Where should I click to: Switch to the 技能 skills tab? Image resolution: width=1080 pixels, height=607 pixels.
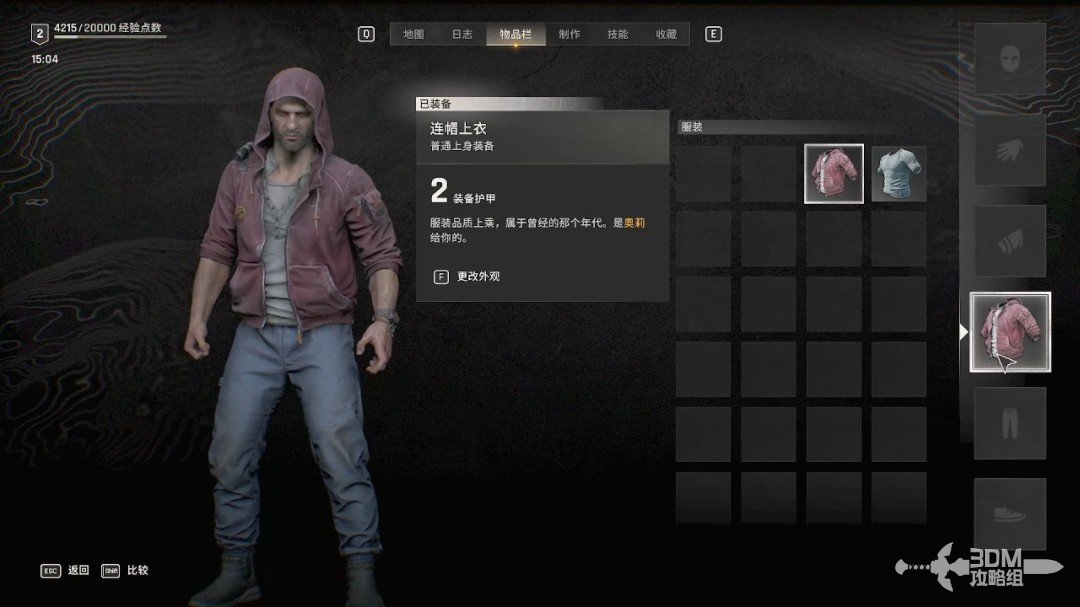point(618,34)
